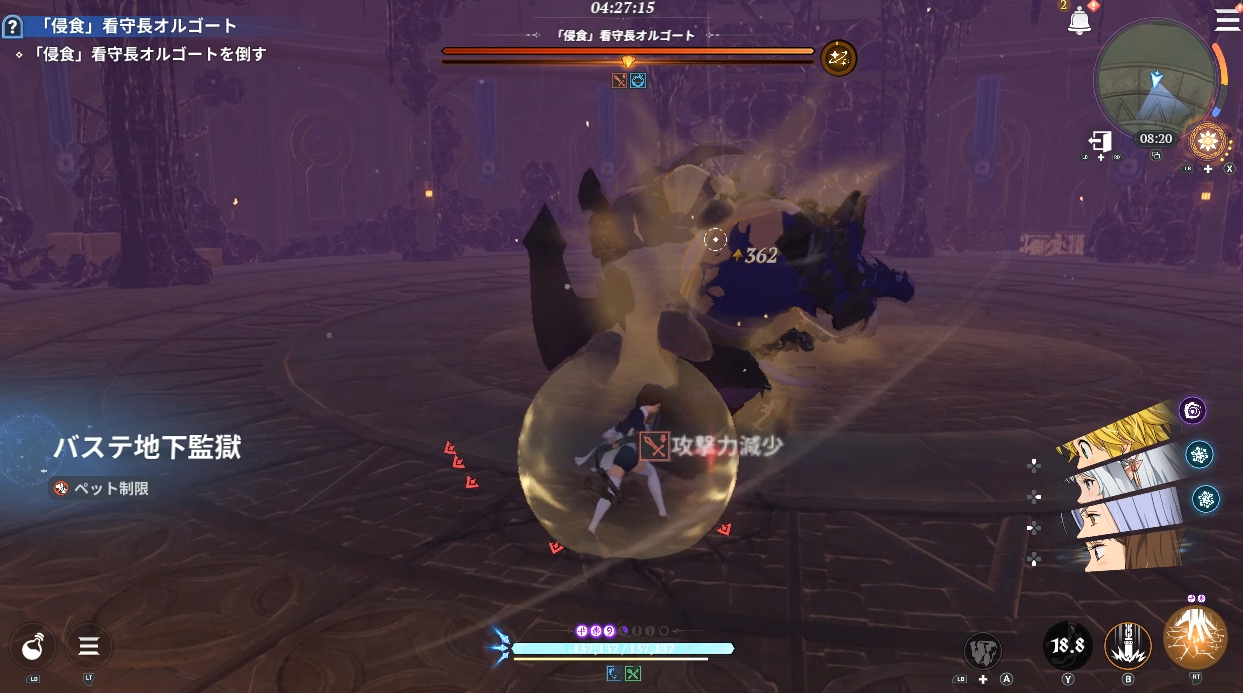Open the main hamburger menu
The height and width of the screenshot is (693, 1243).
[1226, 20]
